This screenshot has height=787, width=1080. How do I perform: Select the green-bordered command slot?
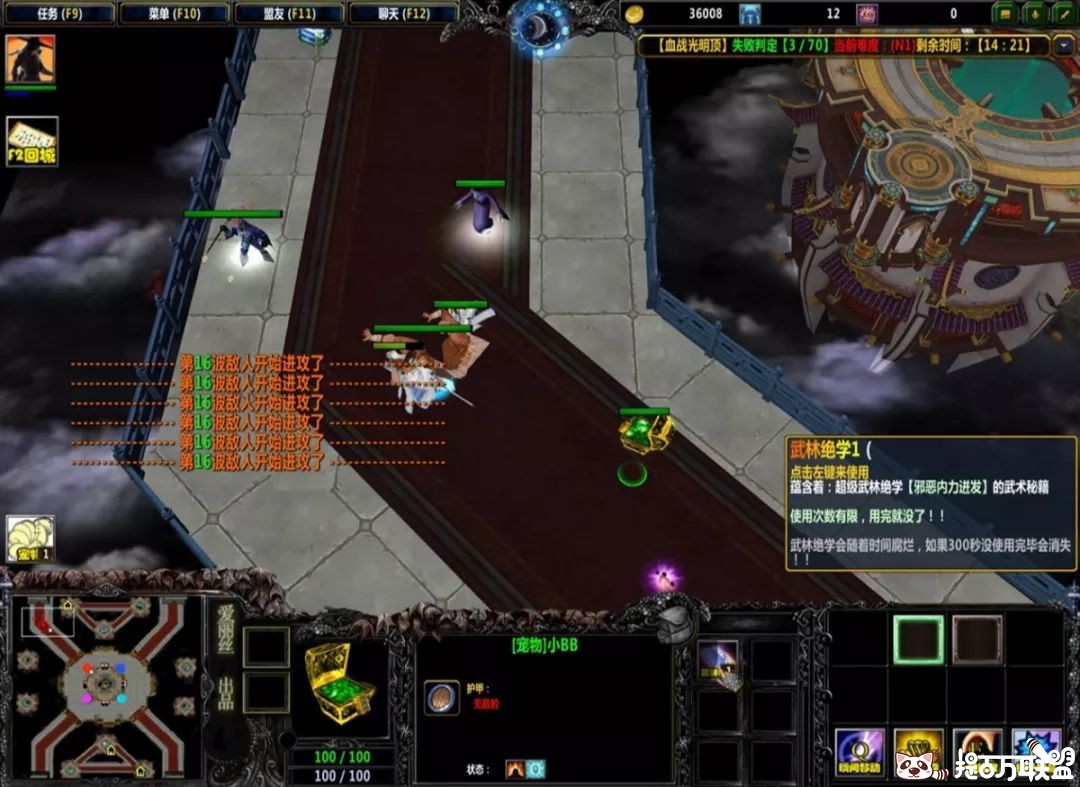tap(918, 639)
